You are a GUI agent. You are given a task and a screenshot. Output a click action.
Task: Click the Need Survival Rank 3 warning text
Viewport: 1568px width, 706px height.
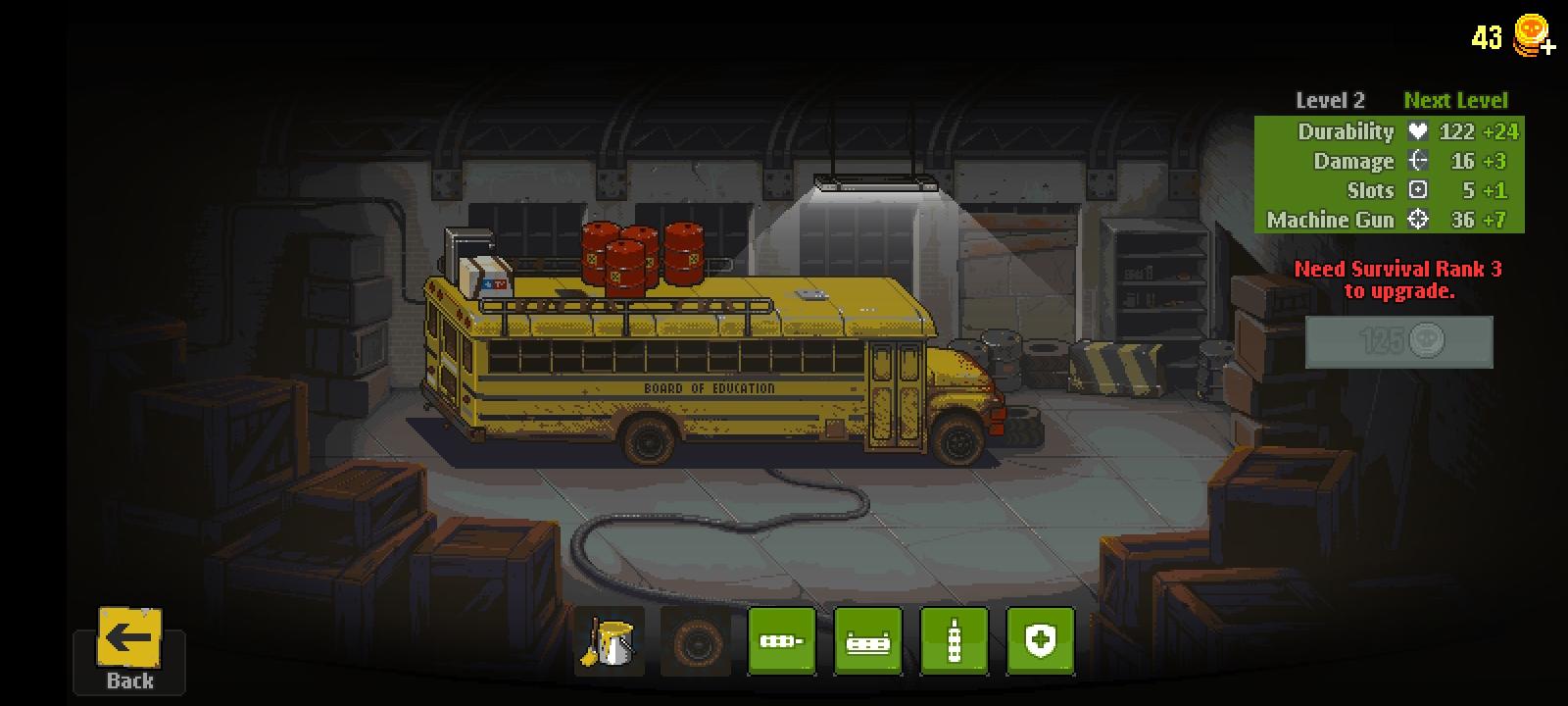pos(1400,278)
